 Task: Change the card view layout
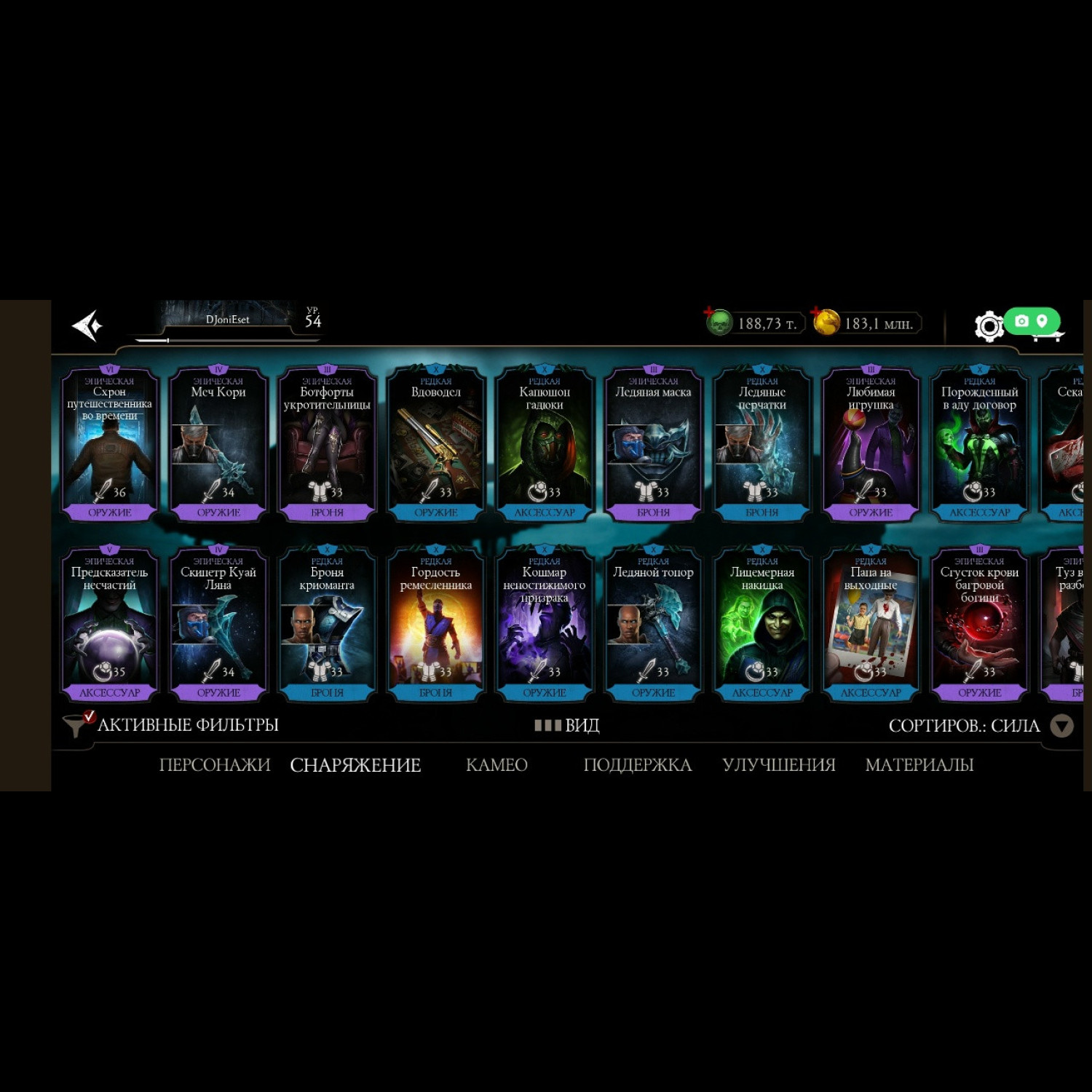click(567, 726)
